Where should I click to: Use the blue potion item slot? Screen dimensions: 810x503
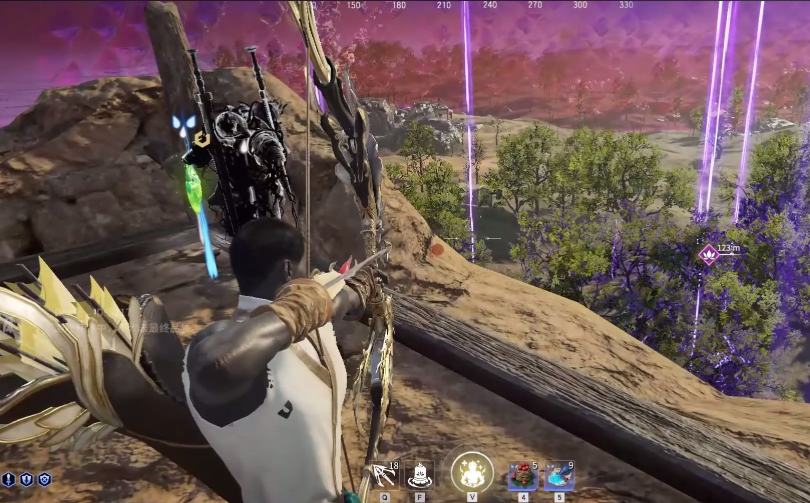point(559,474)
